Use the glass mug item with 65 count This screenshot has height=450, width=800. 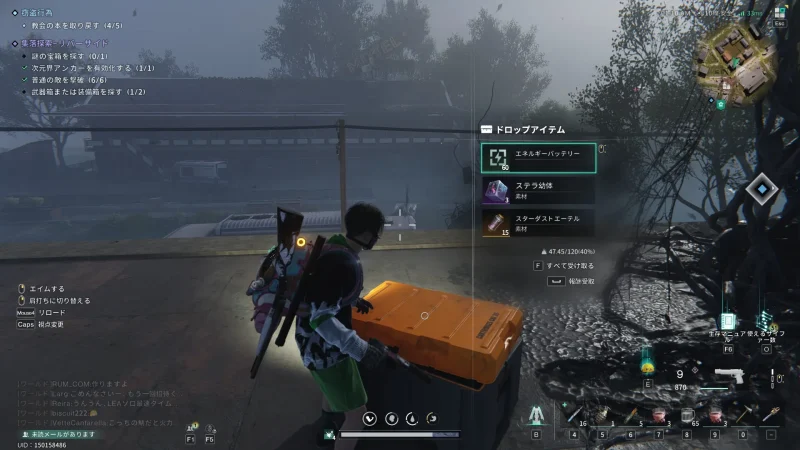[688, 413]
